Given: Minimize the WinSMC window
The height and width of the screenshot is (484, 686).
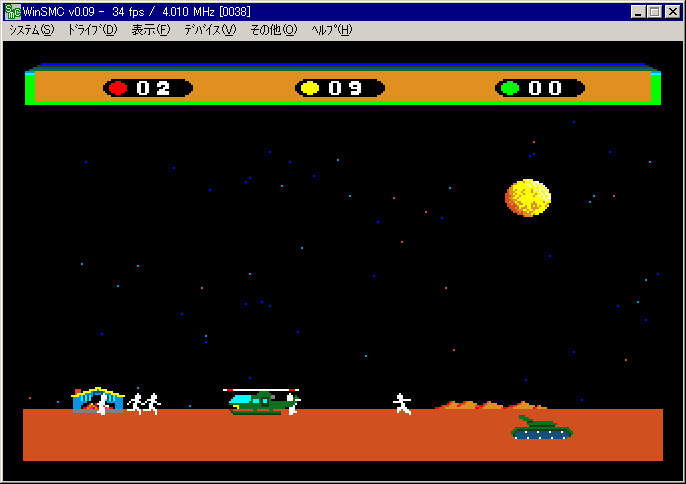Looking at the screenshot, I should pyautogui.click(x=639, y=12).
